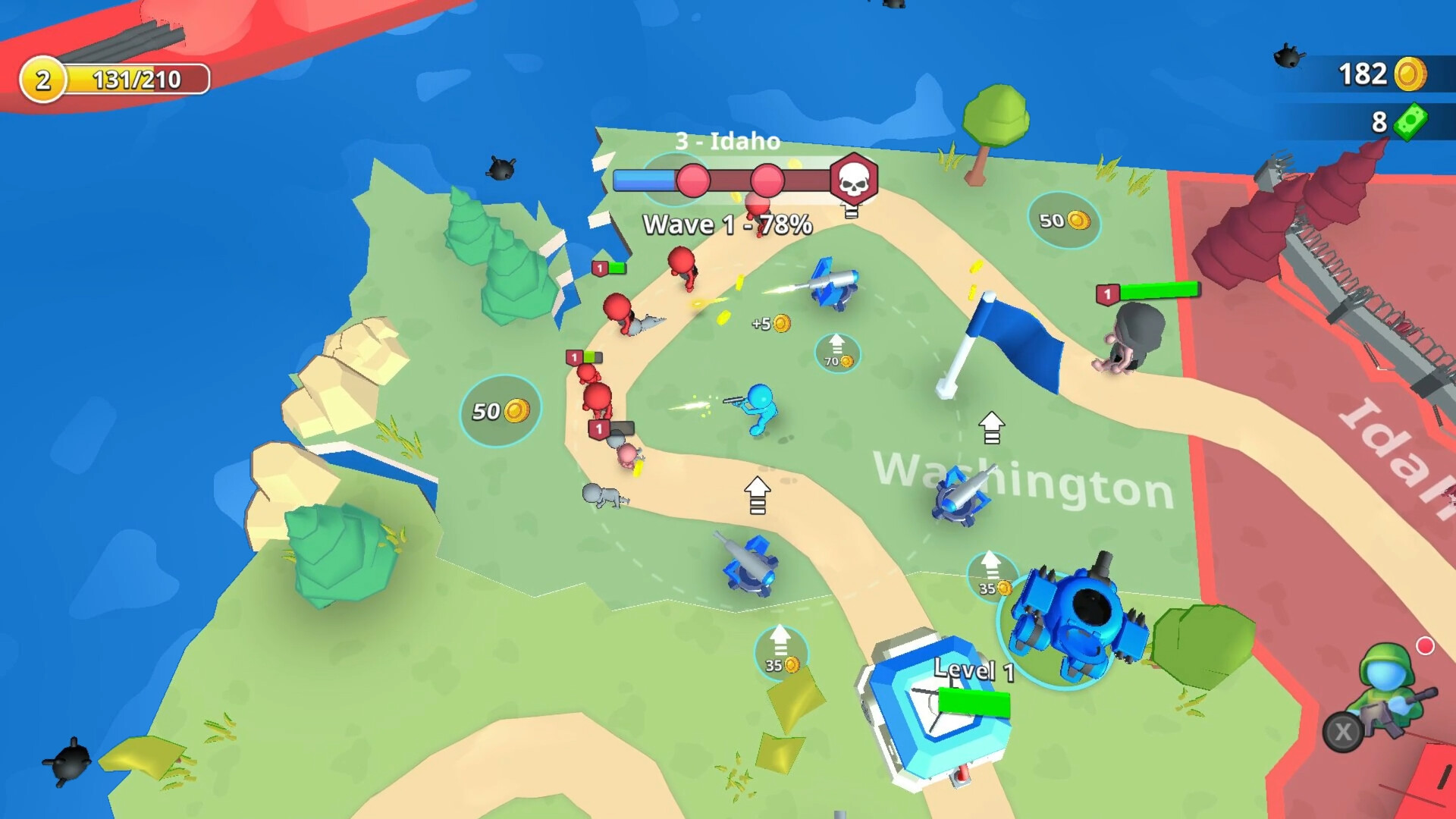Click the green cash icon showing 8

(1411, 121)
